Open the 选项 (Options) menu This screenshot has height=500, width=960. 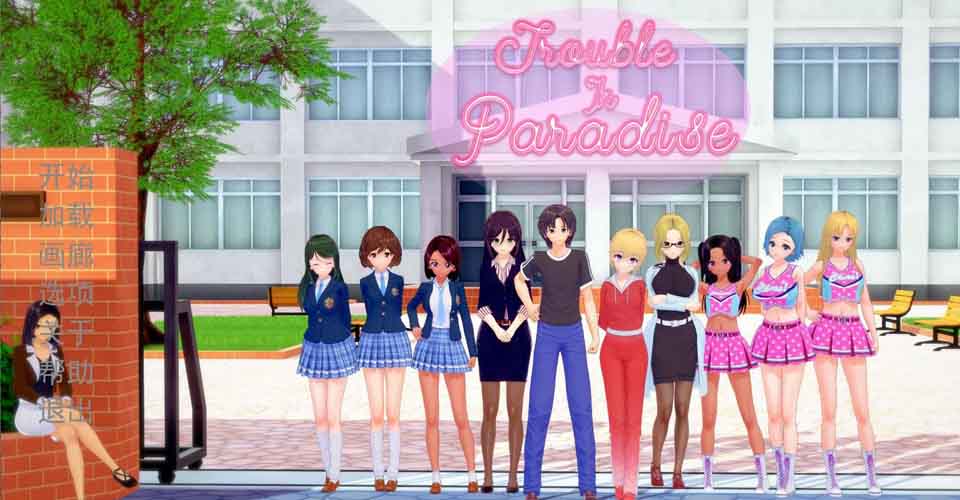pos(67,294)
